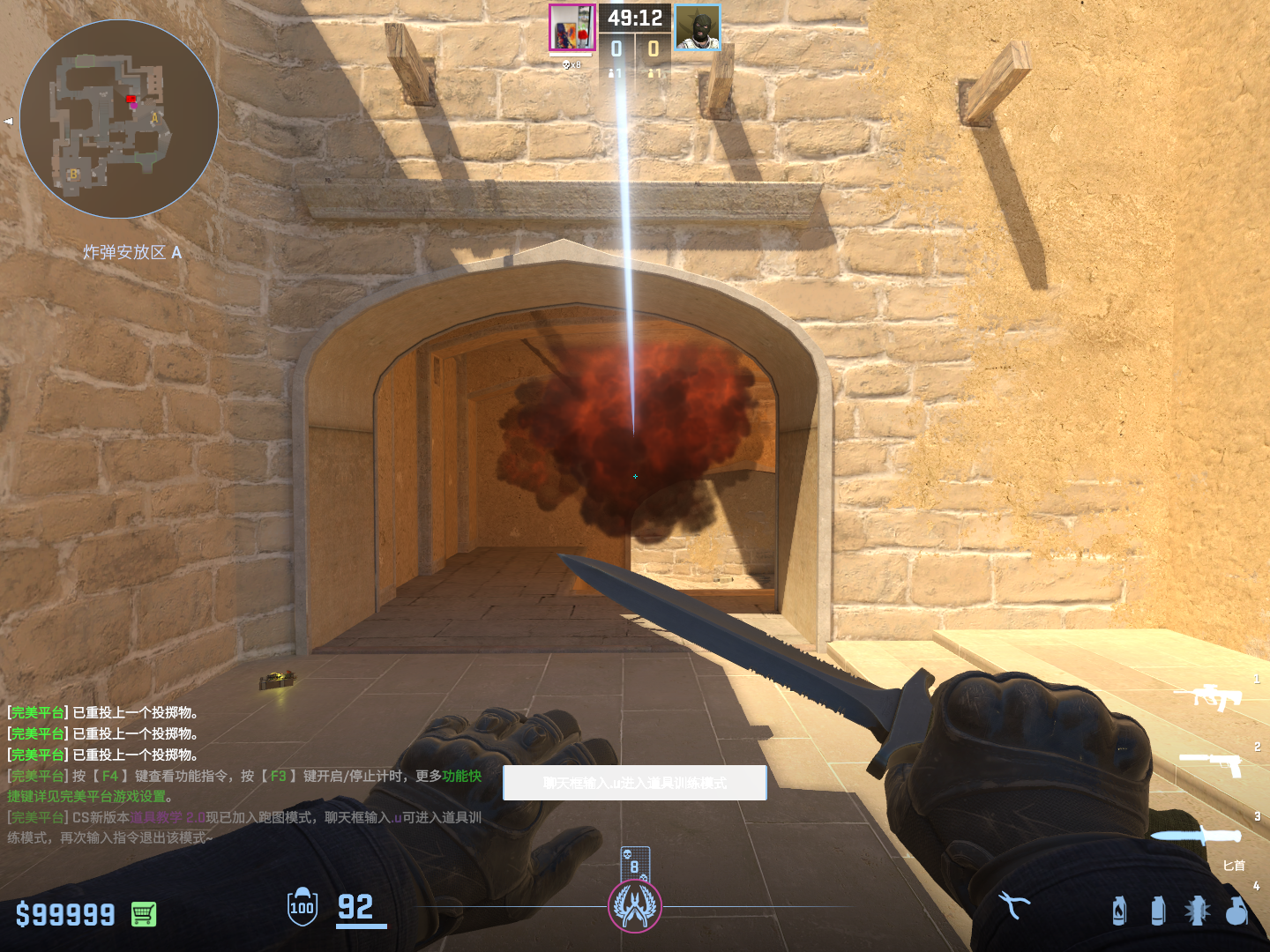Pick the flashbang grenade icon
The image size is (1270, 952).
[x=1197, y=911]
